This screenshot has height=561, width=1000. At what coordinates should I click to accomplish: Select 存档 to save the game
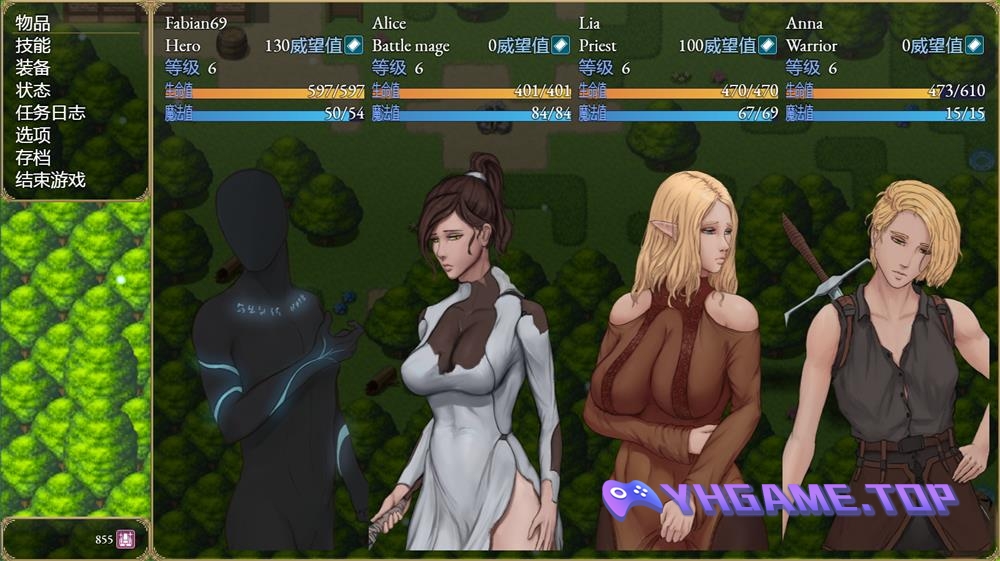33,158
